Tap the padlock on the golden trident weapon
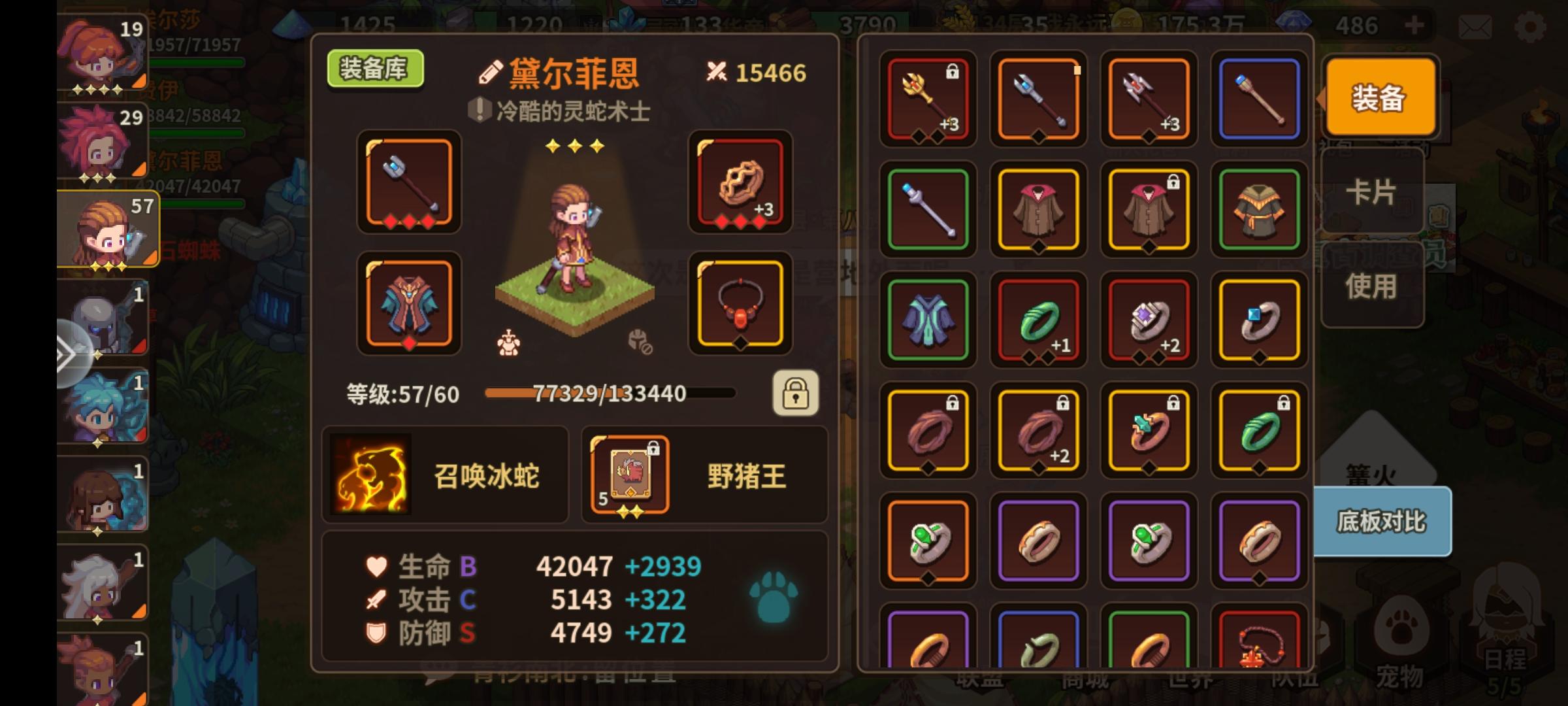Viewport: 1568px width, 706px height. [x=952, y=71]
